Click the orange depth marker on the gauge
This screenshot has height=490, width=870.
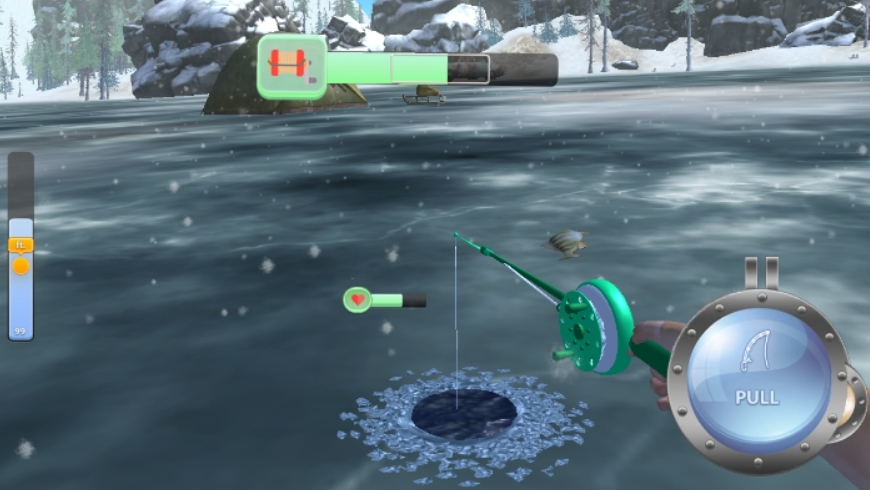coord(21,265)
